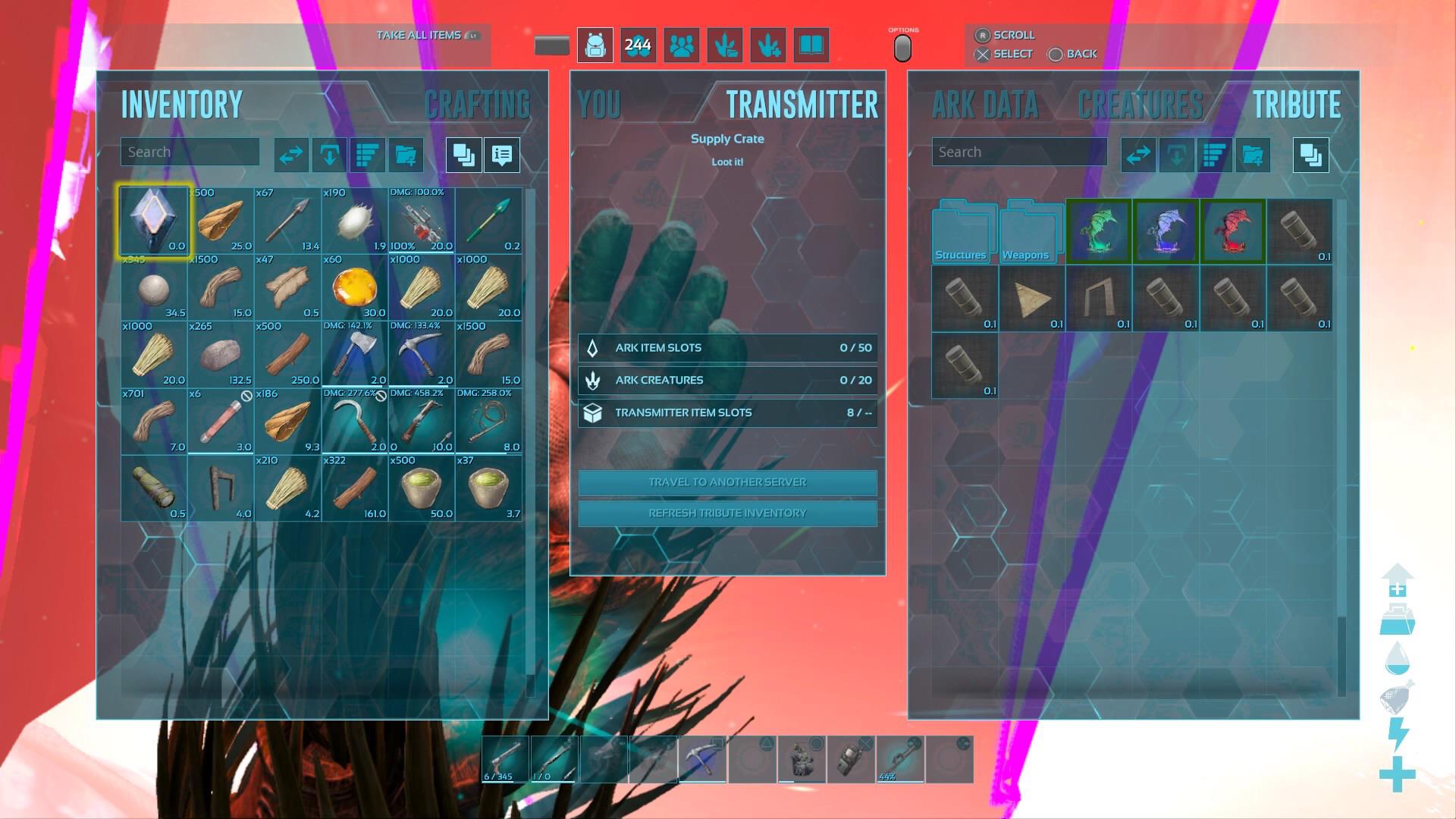1456x819 pixels.
Task: Click TRAVEL TO ANOTHER SERVER
Action: (726, 482)
